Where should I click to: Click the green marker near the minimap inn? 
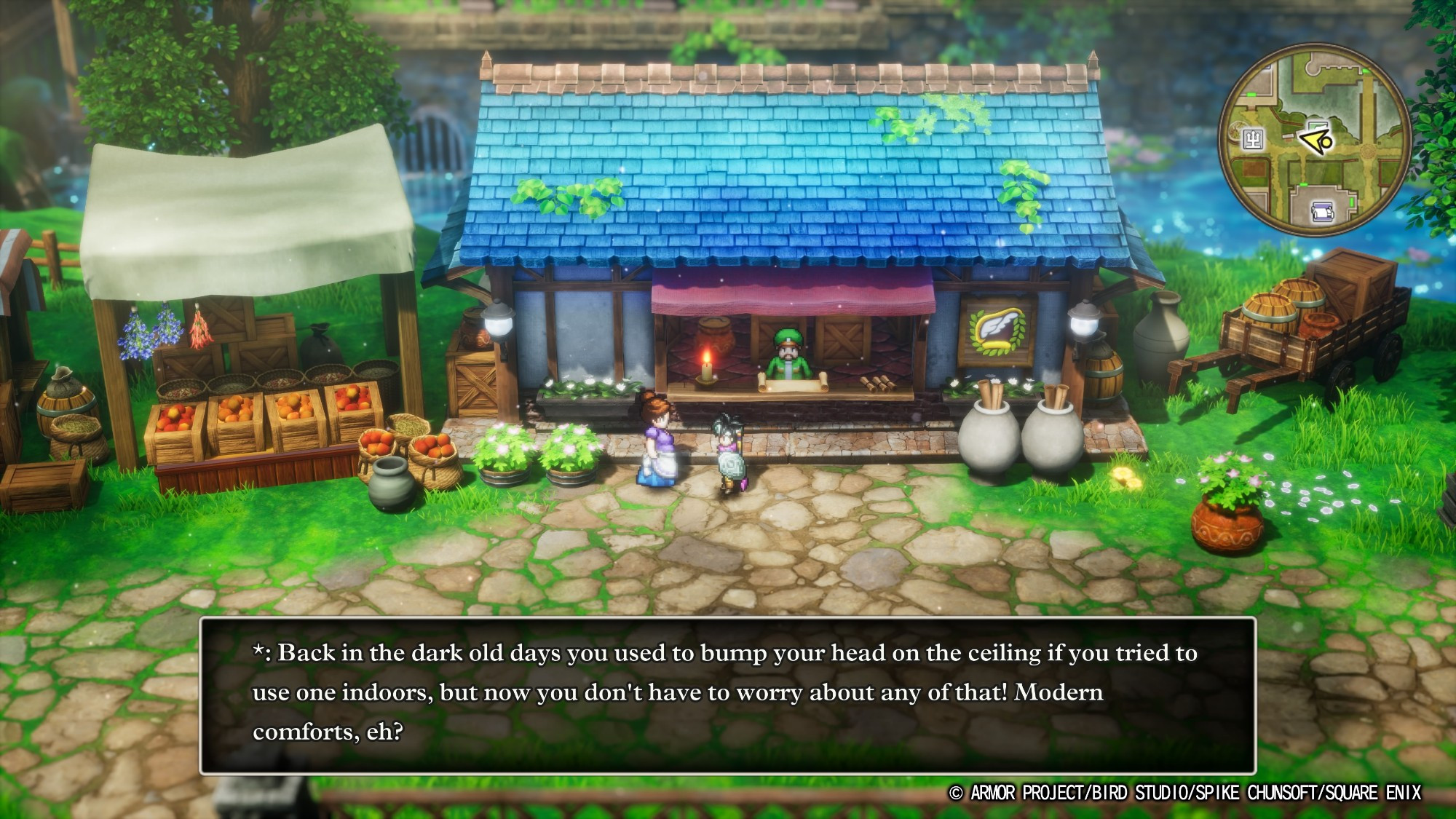(x=1303, y=185)
